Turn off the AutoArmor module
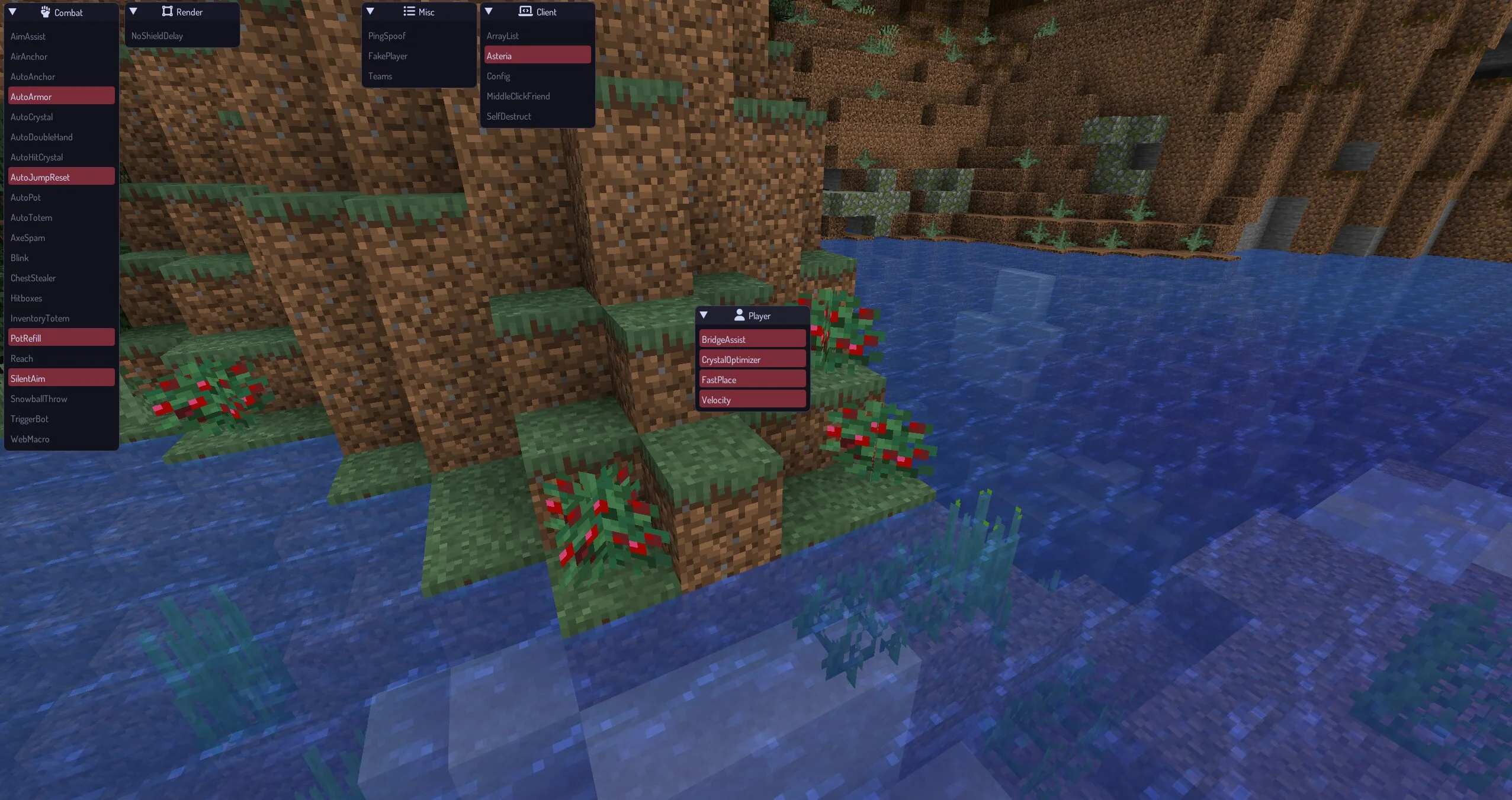 [x=61, y=97]
